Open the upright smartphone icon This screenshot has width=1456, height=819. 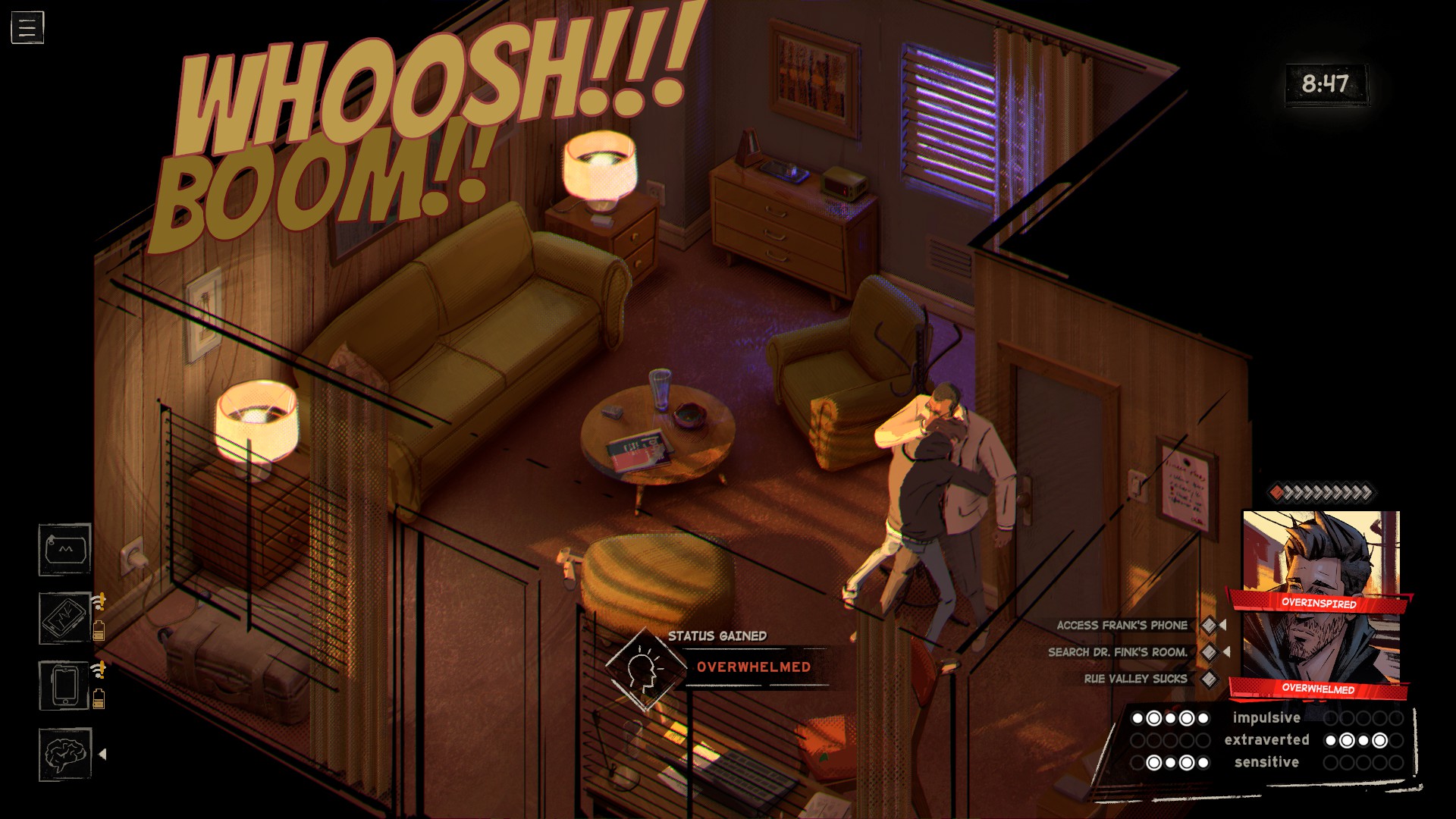(x=65, y=686)
